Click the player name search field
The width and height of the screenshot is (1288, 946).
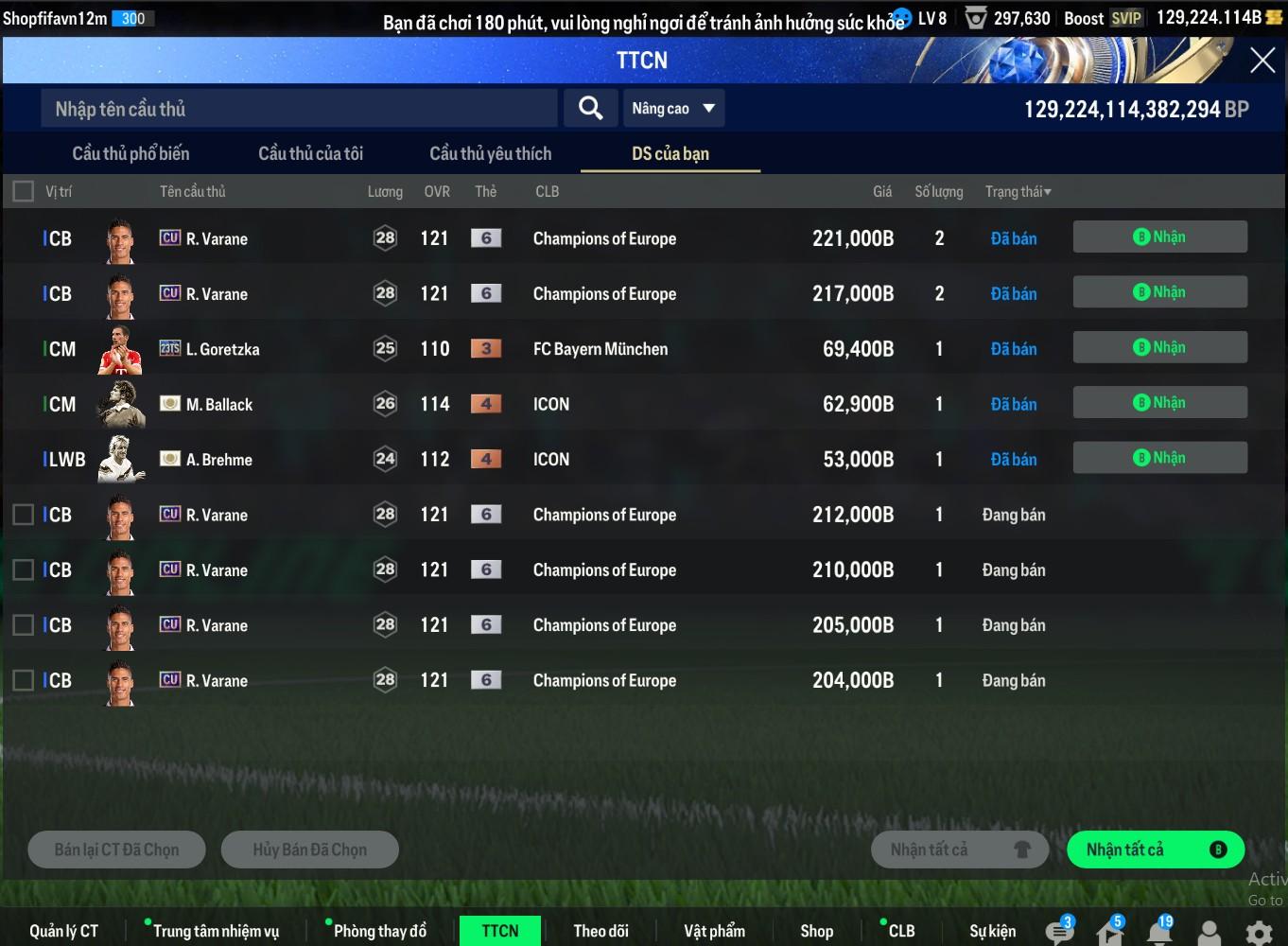point(298,109)
